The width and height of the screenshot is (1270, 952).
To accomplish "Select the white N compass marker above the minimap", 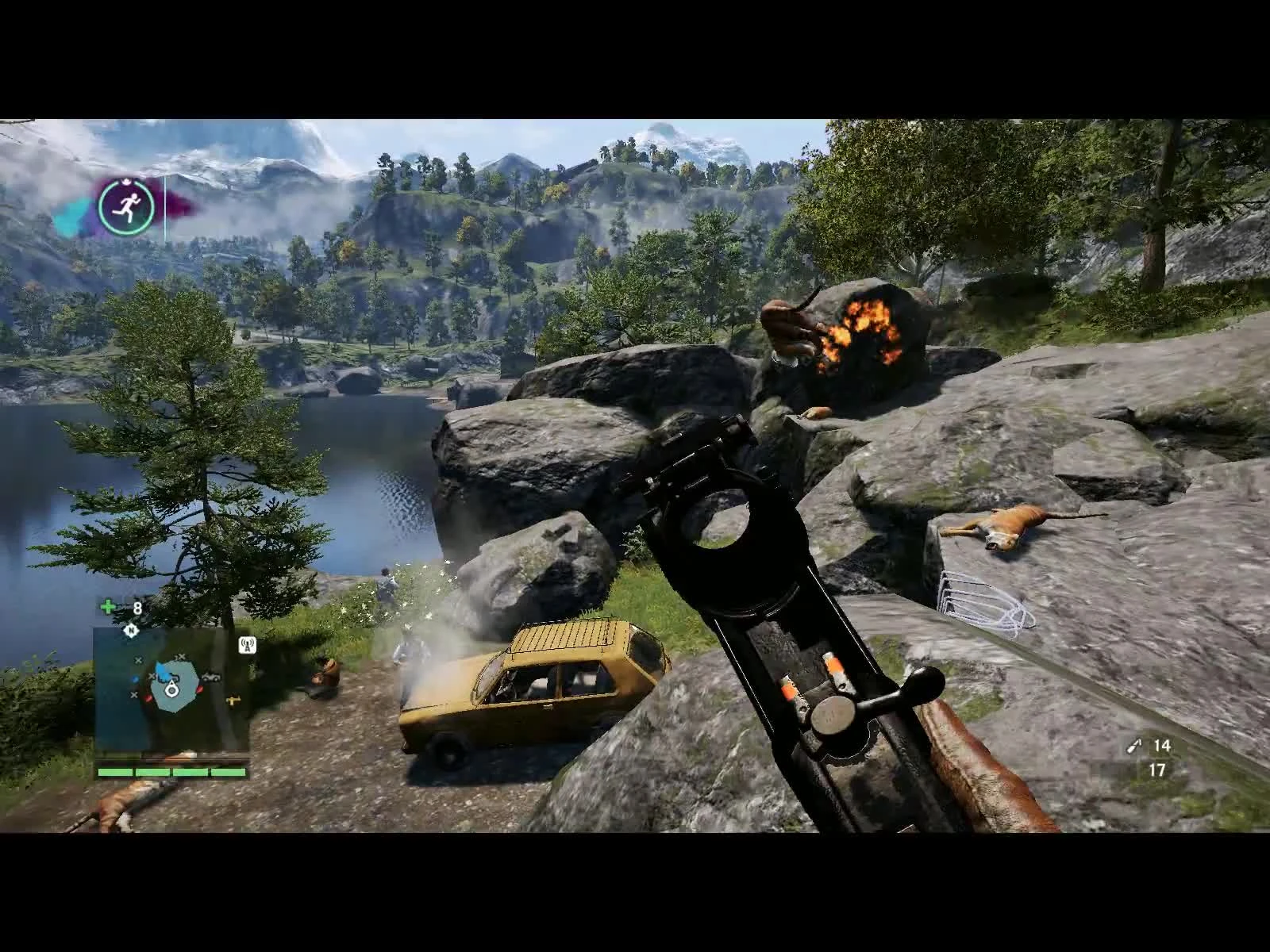I will click(131, 631).
